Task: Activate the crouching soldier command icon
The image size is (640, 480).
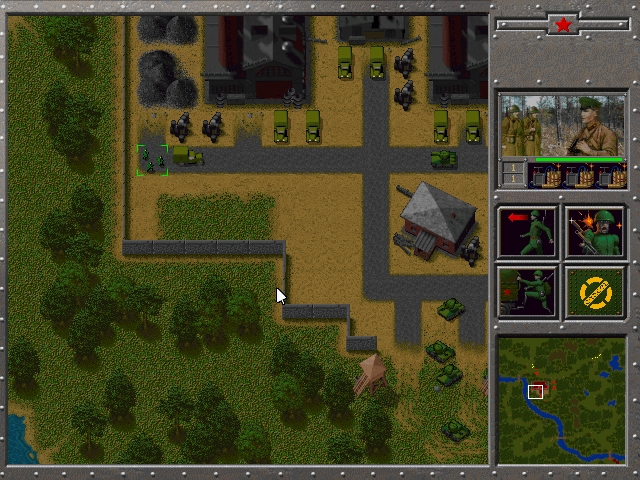Action: 528,291
